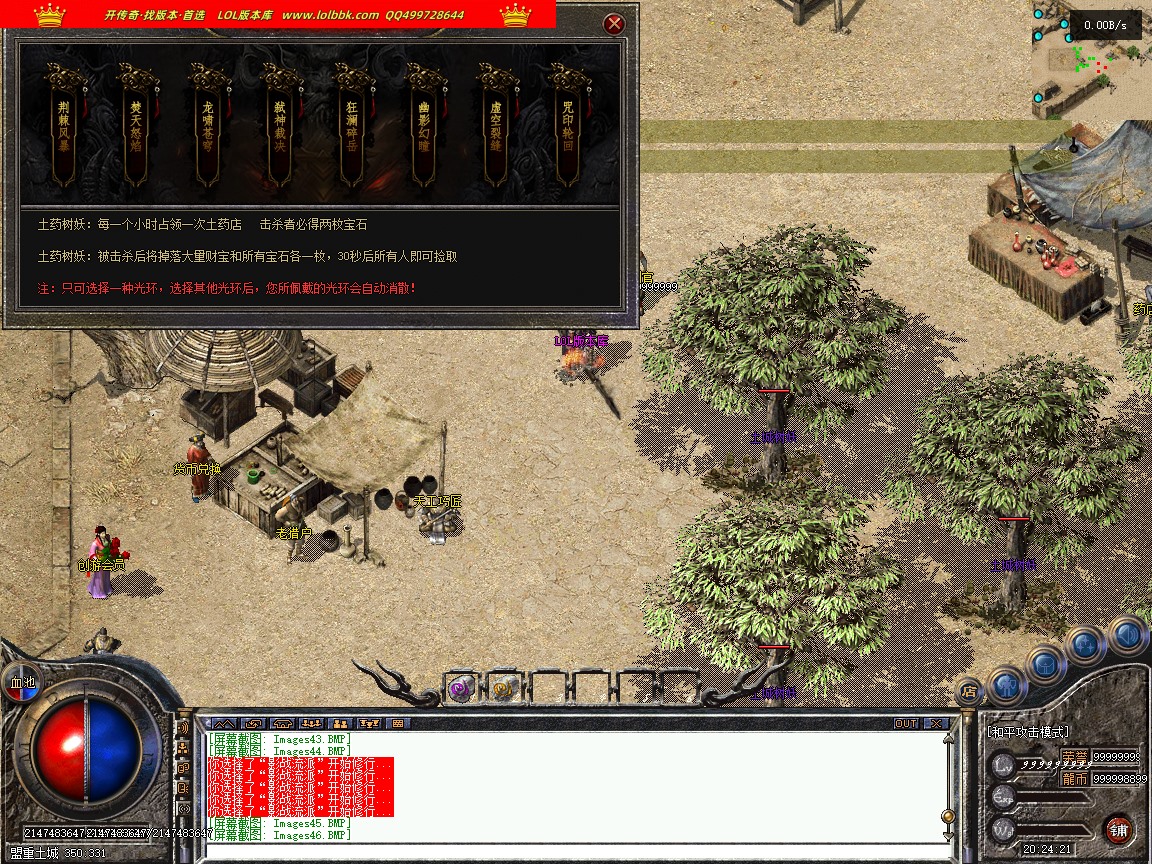Viewport: 1152px width, 864px height.
Task: Open the 店 shop round button
Action: pyautogui.click(x=968, y=689)
